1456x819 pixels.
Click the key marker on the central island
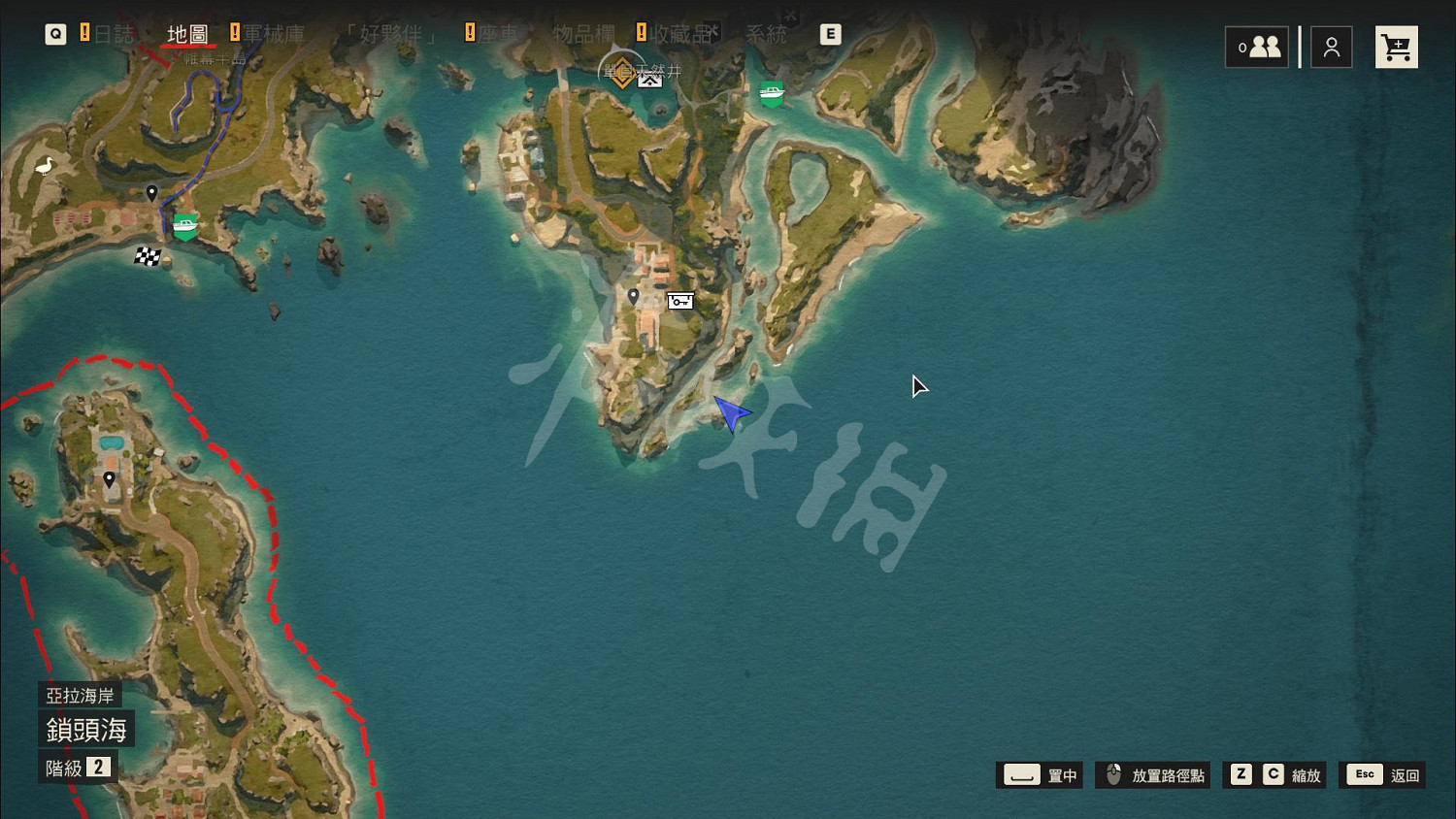[679, 301]
